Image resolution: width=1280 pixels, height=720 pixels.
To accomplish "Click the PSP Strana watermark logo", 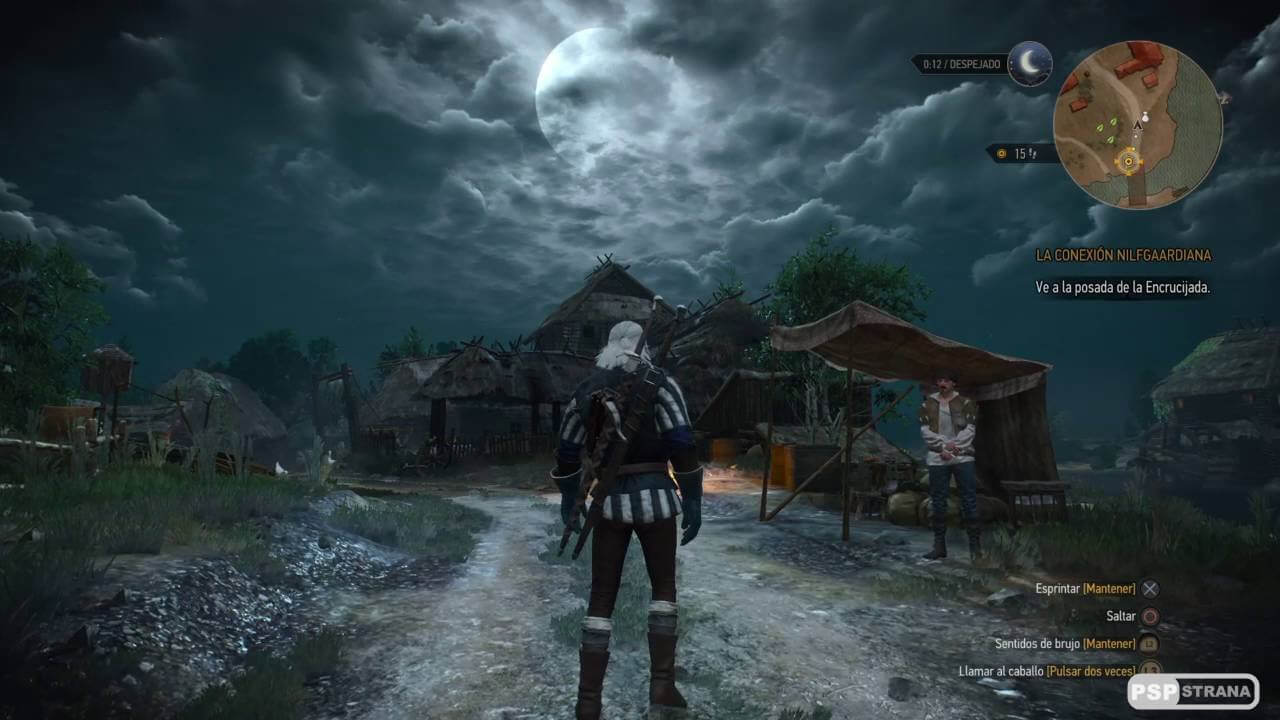I will pyautogui.click(x=1192, y=691).
